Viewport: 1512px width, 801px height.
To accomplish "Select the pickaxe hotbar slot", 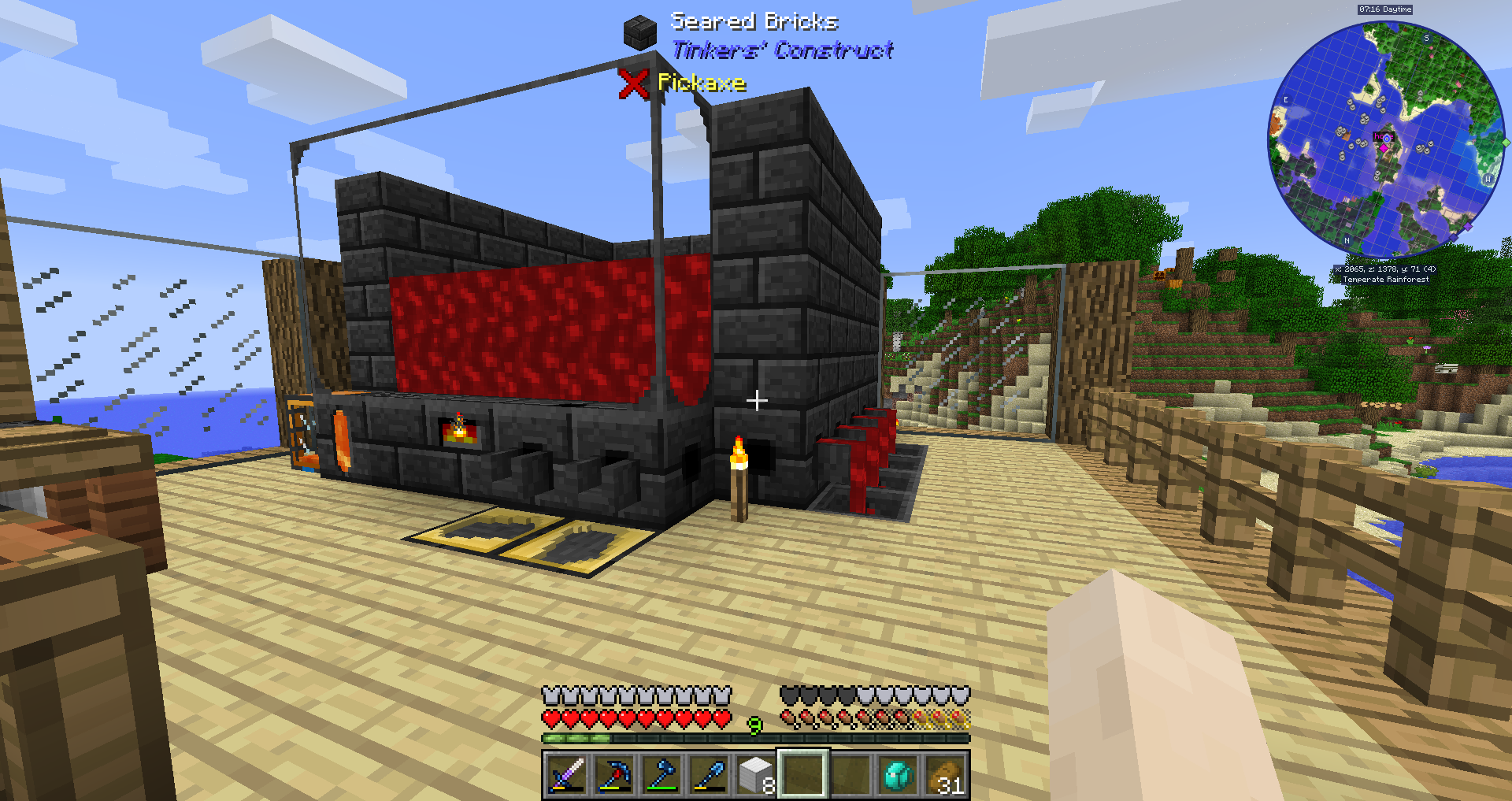I will 613,774.
